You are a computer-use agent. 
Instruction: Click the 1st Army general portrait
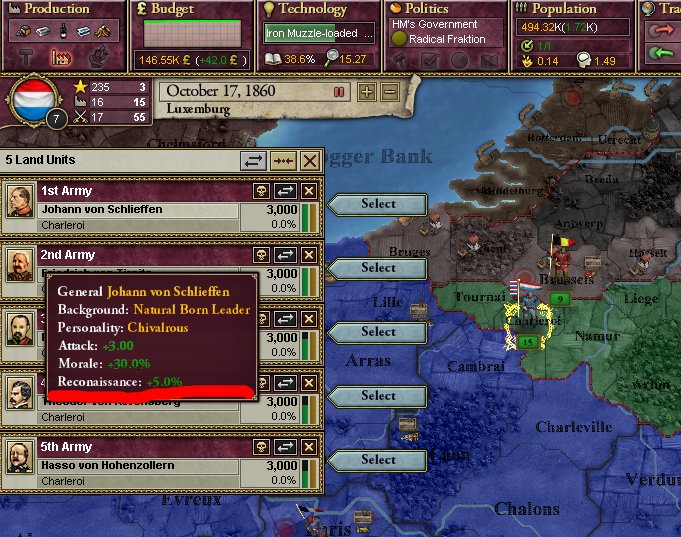(19, 205)
